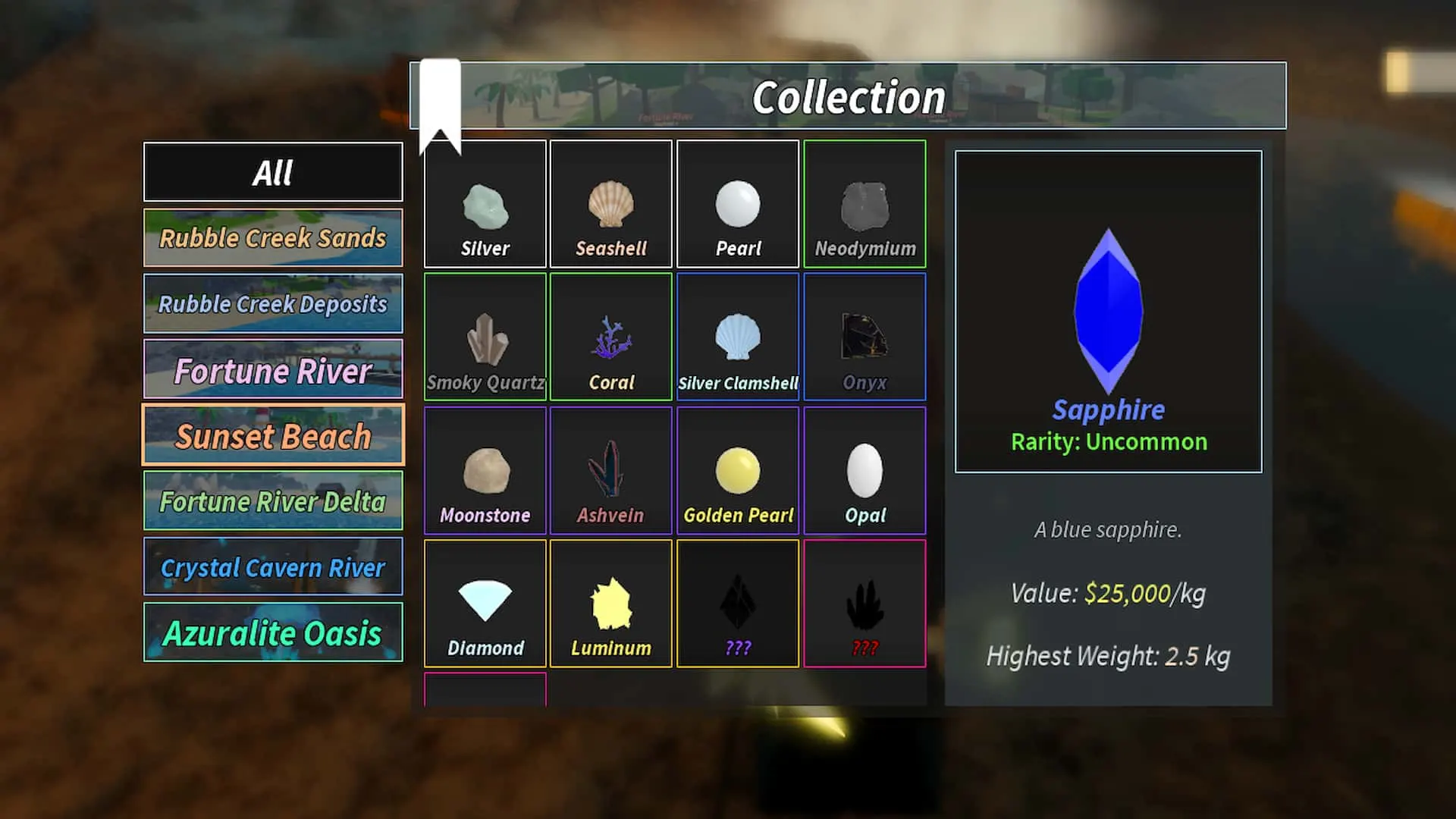Open the Ashvein collection entry
This screenshot has height=819, width=1456.
point(610,470)
